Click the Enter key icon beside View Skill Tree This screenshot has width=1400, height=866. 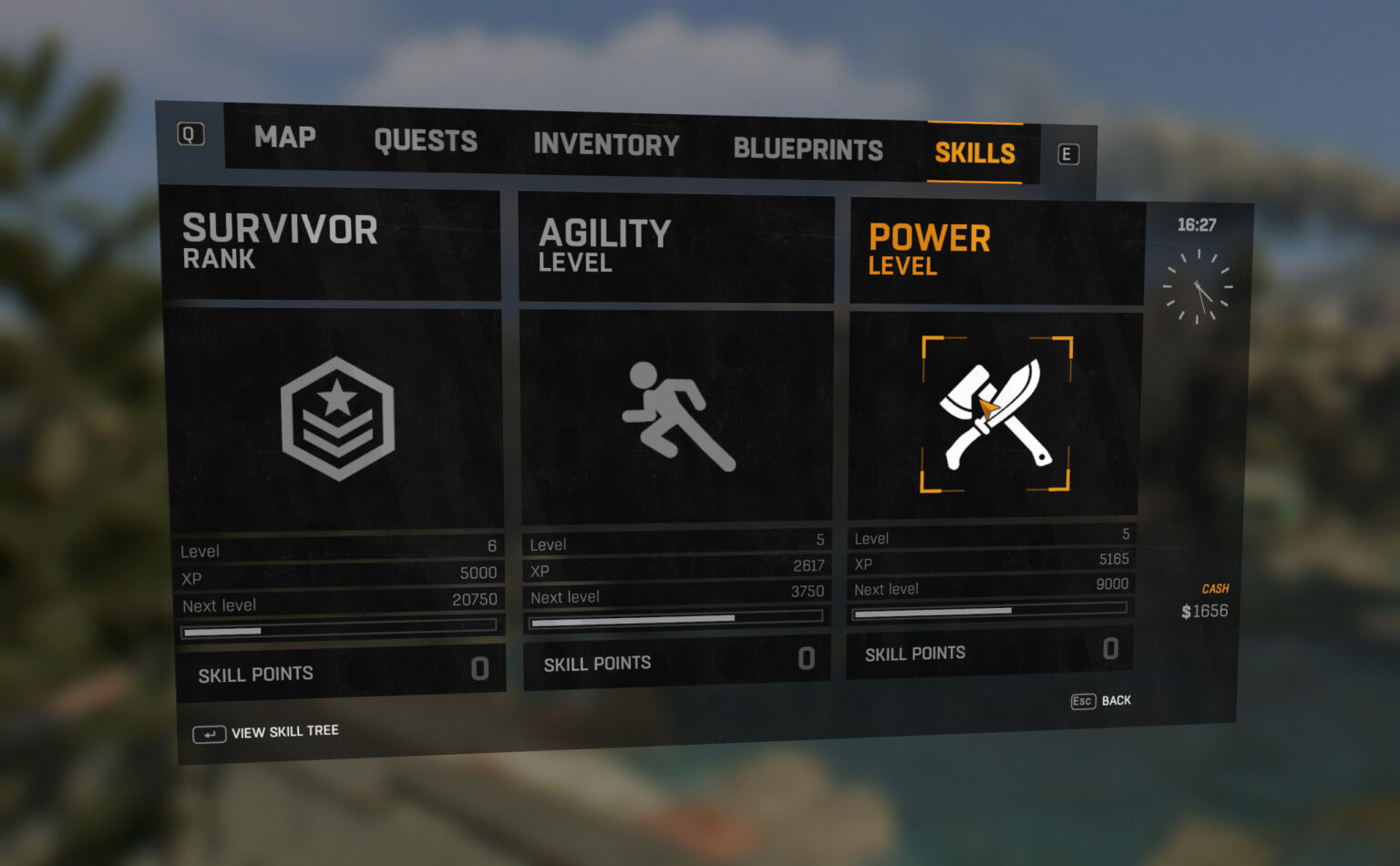209,733
